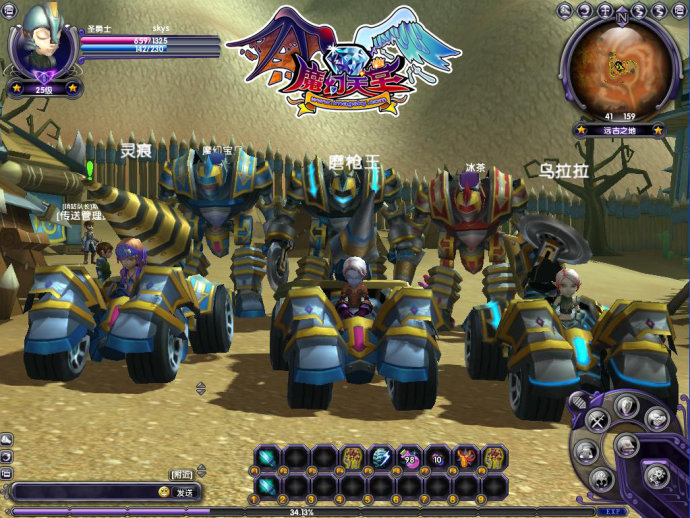Select the 附近 nearby chat channel
690x518 pixels.
(x=181, y=475)
